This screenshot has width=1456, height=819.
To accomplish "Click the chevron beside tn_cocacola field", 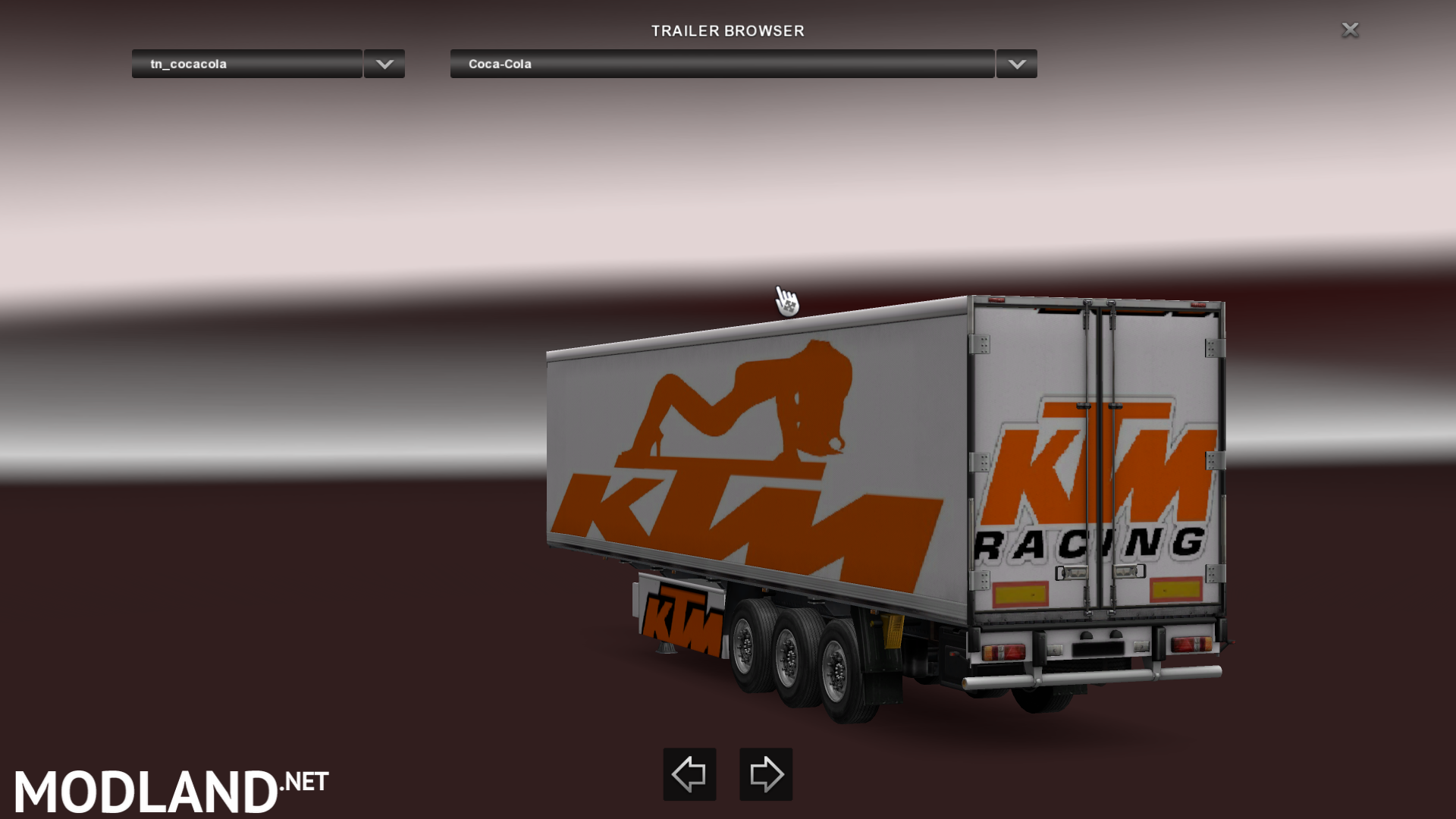I will click(383, 64).
